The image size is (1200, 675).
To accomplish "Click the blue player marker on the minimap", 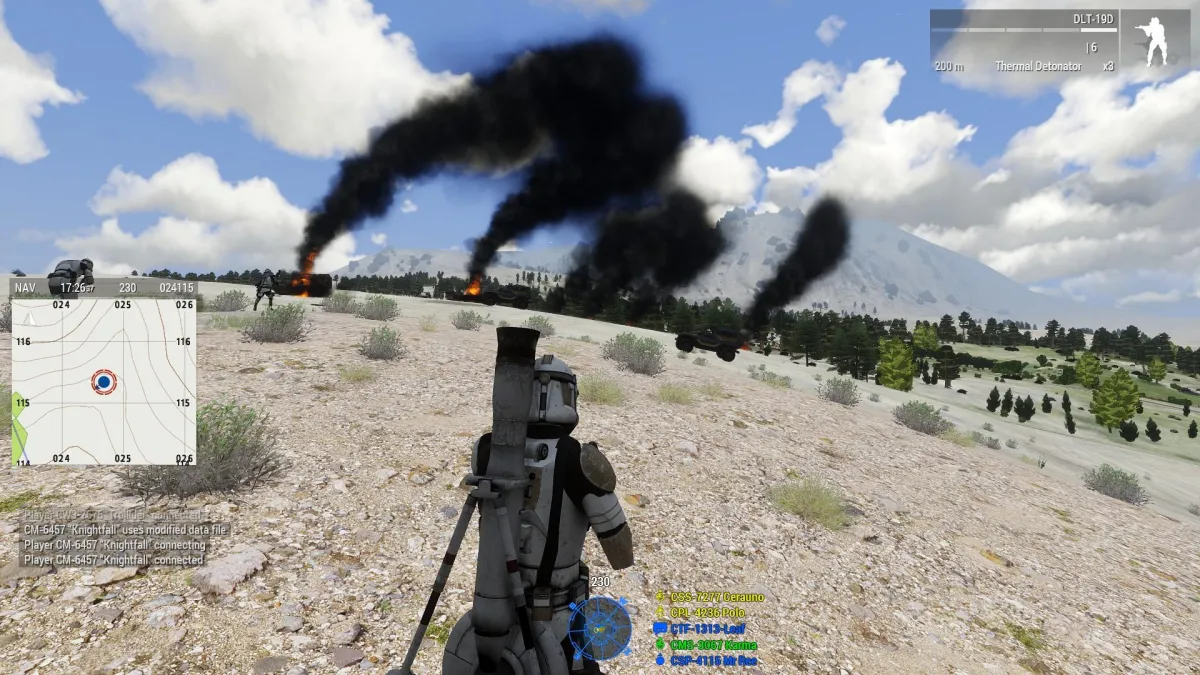I will click(x=103, y=381).
